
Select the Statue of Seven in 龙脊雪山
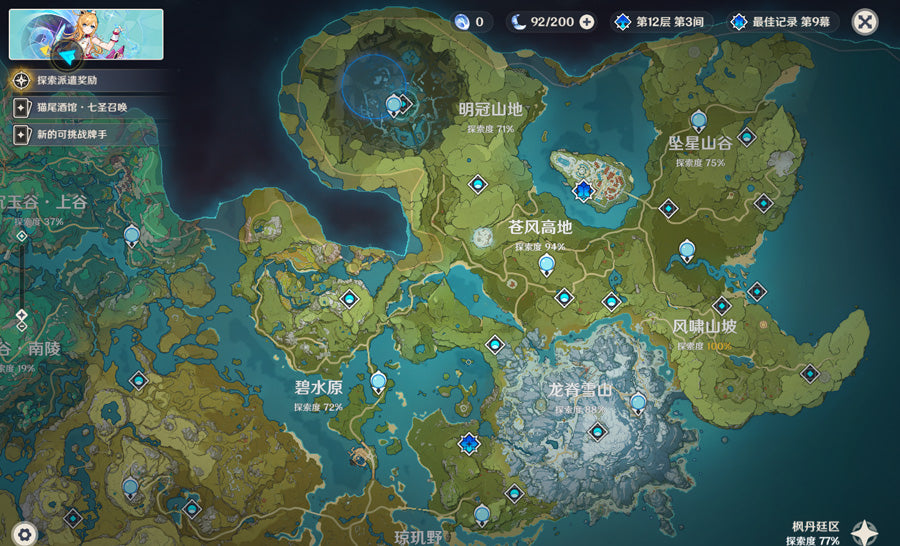coord(638,403)
